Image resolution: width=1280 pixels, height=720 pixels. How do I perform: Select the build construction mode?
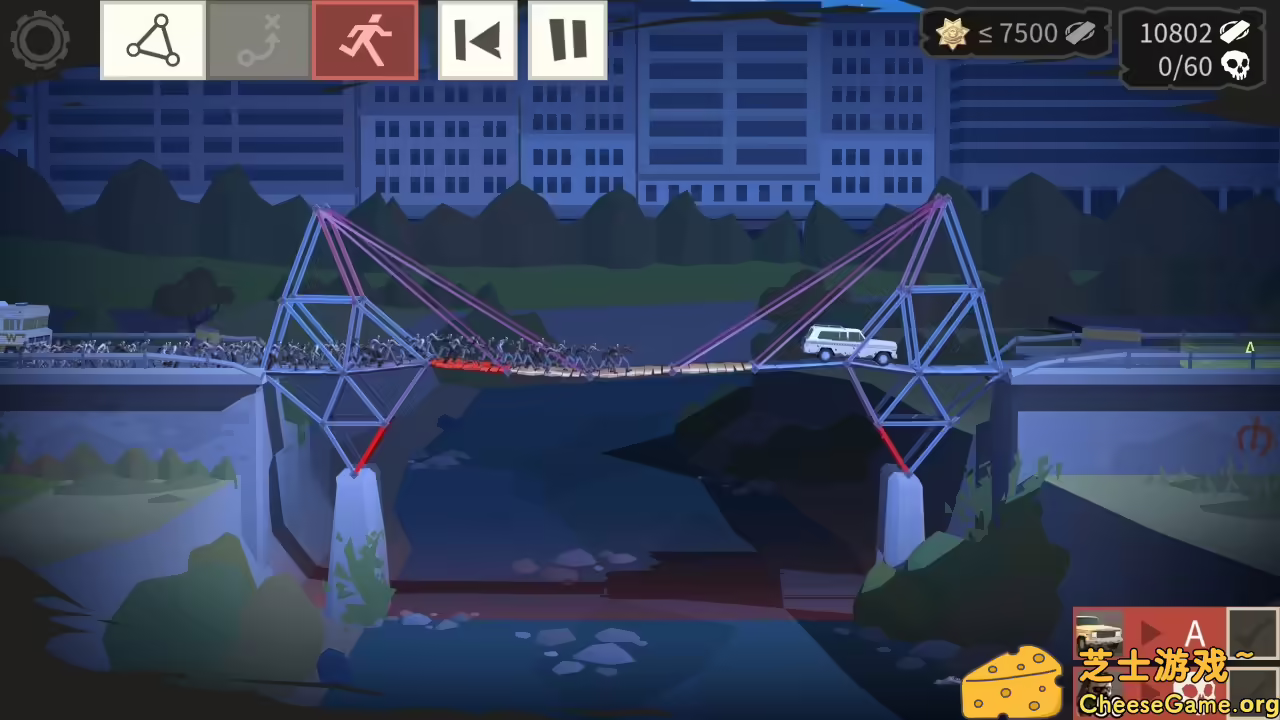coord(151,40)
